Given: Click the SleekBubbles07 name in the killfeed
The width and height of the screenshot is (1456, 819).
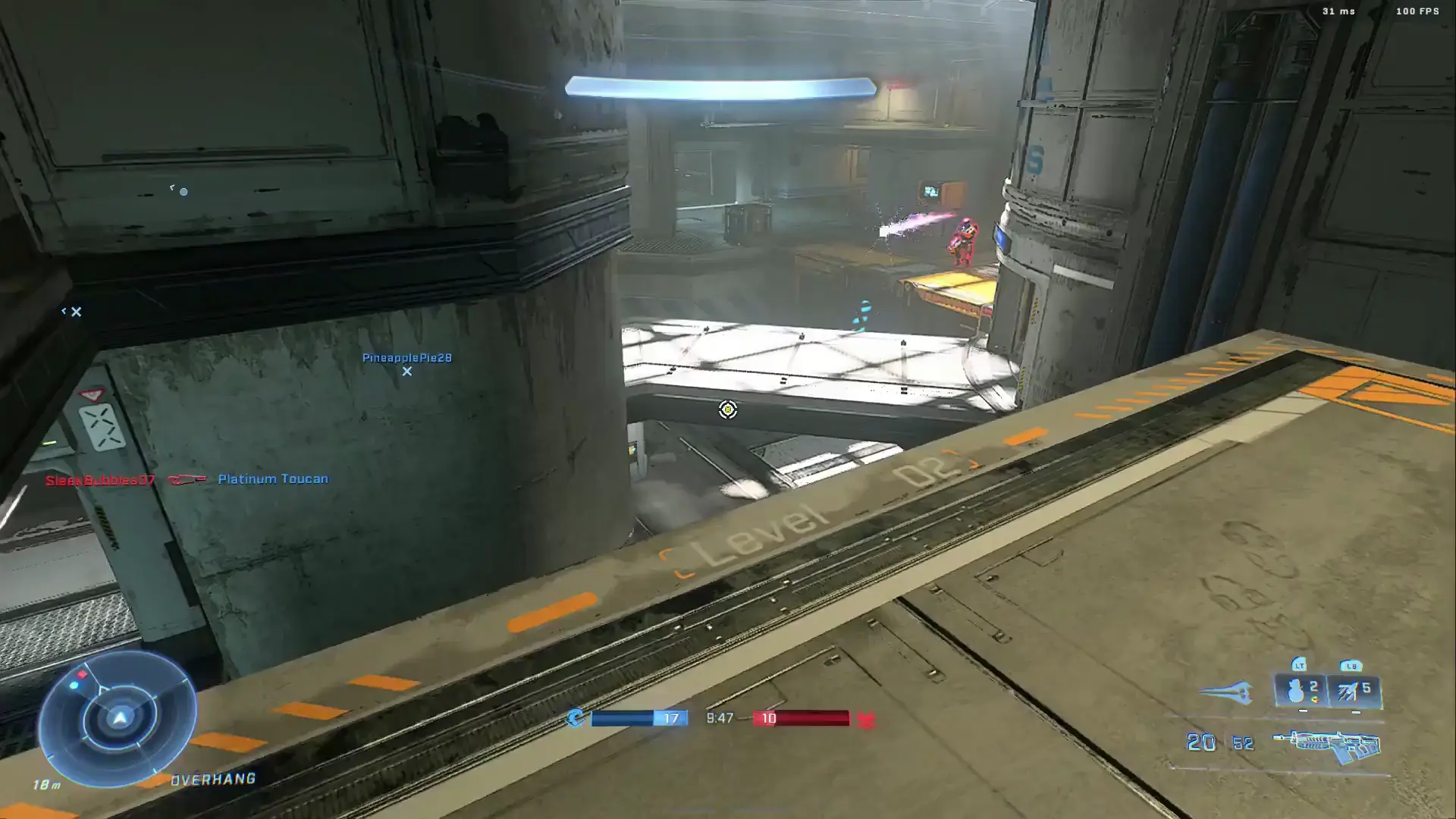Looking at the screenshot, I should click(x=100, y=479).
